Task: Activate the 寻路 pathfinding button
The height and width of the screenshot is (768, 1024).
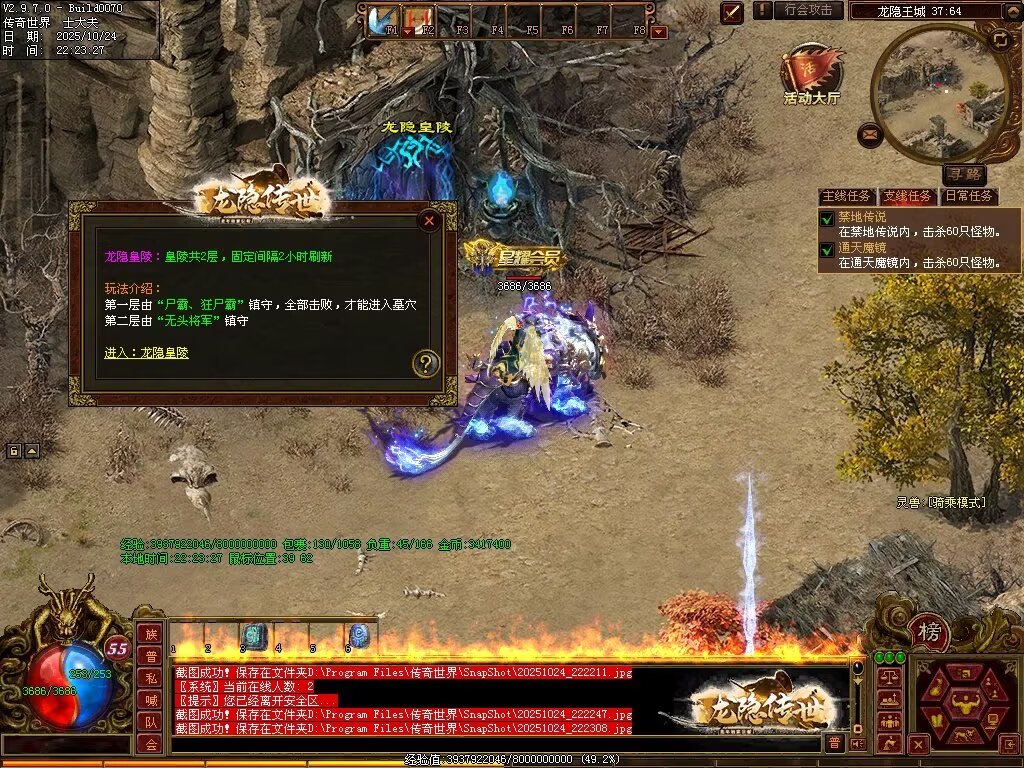Action: 963,175
